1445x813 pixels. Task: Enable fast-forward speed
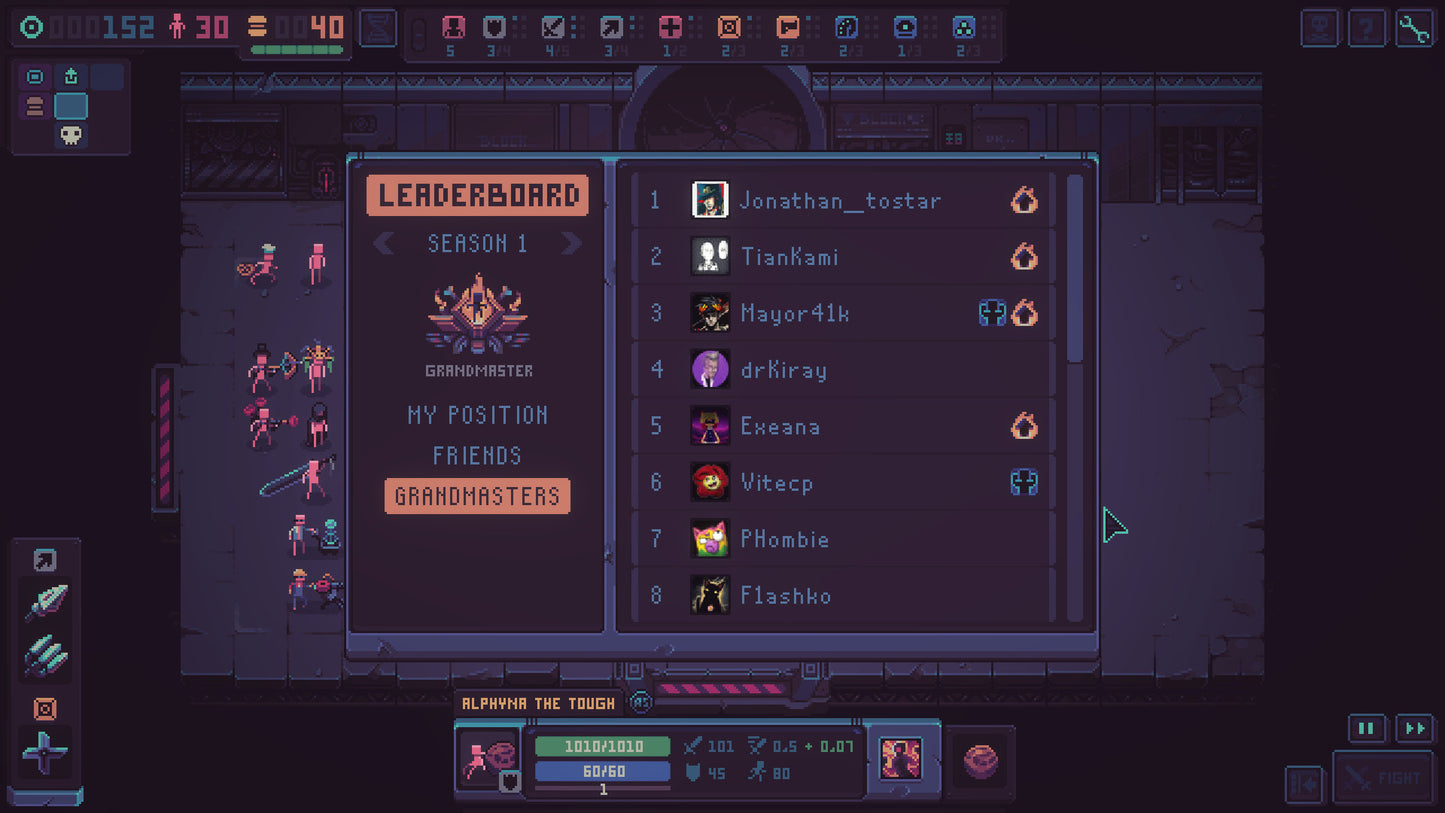(x=1414, y=729)
